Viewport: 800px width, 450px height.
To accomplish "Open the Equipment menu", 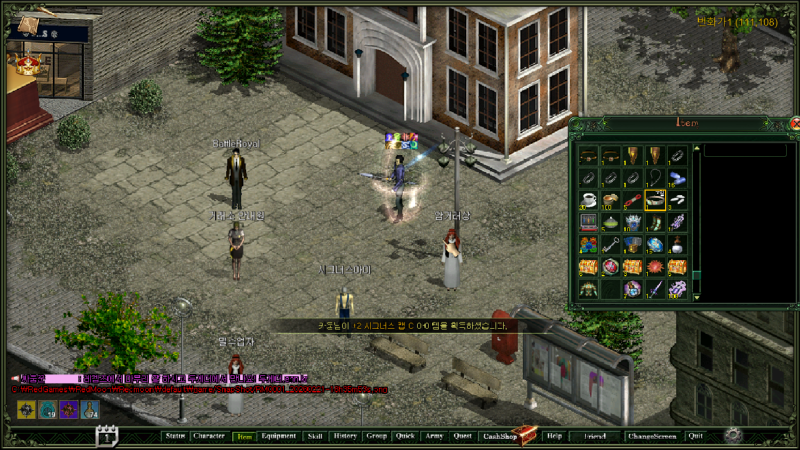I will click(x=279, y=436).
